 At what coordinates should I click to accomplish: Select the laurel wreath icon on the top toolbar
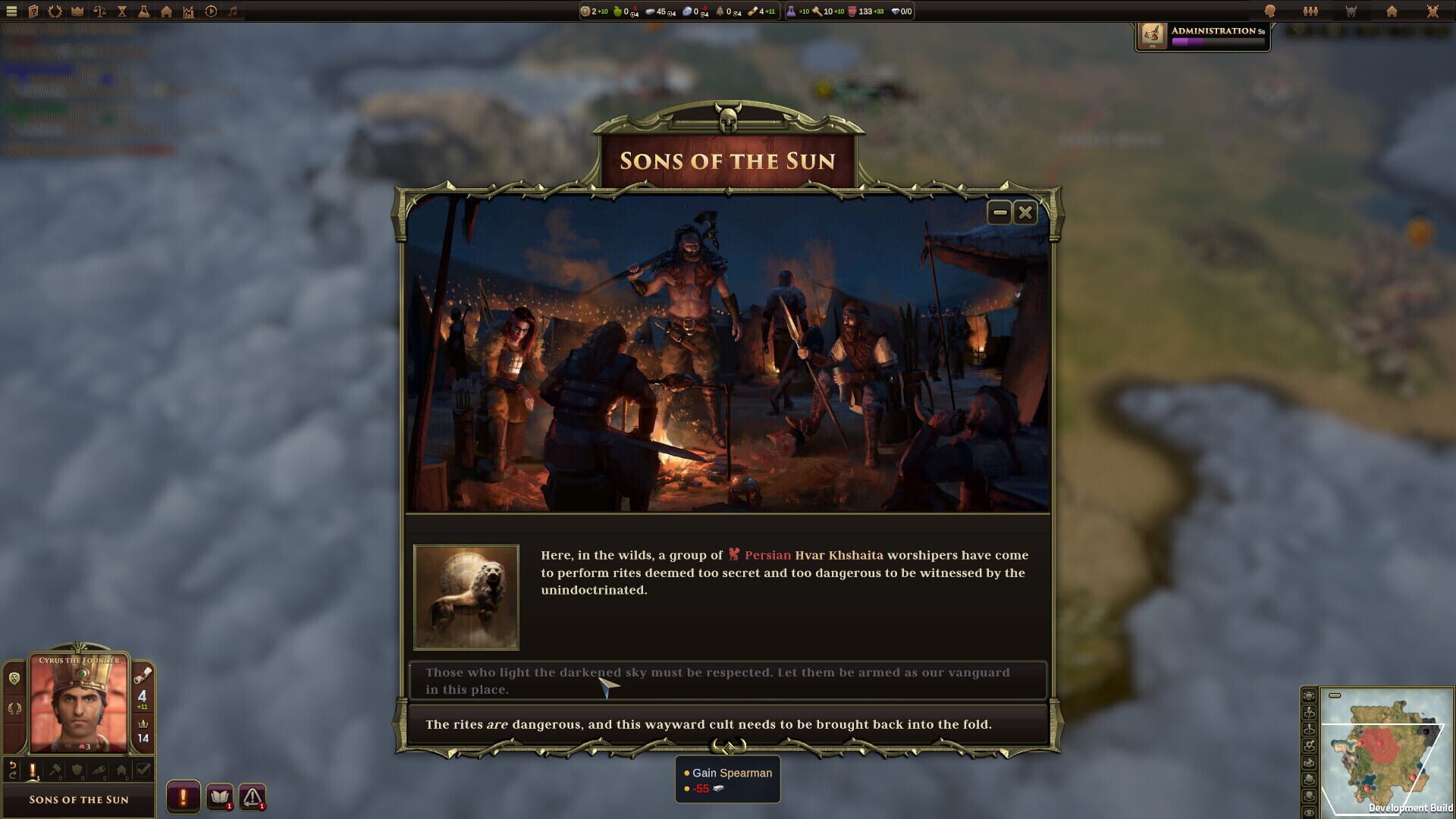pos(55,11)
